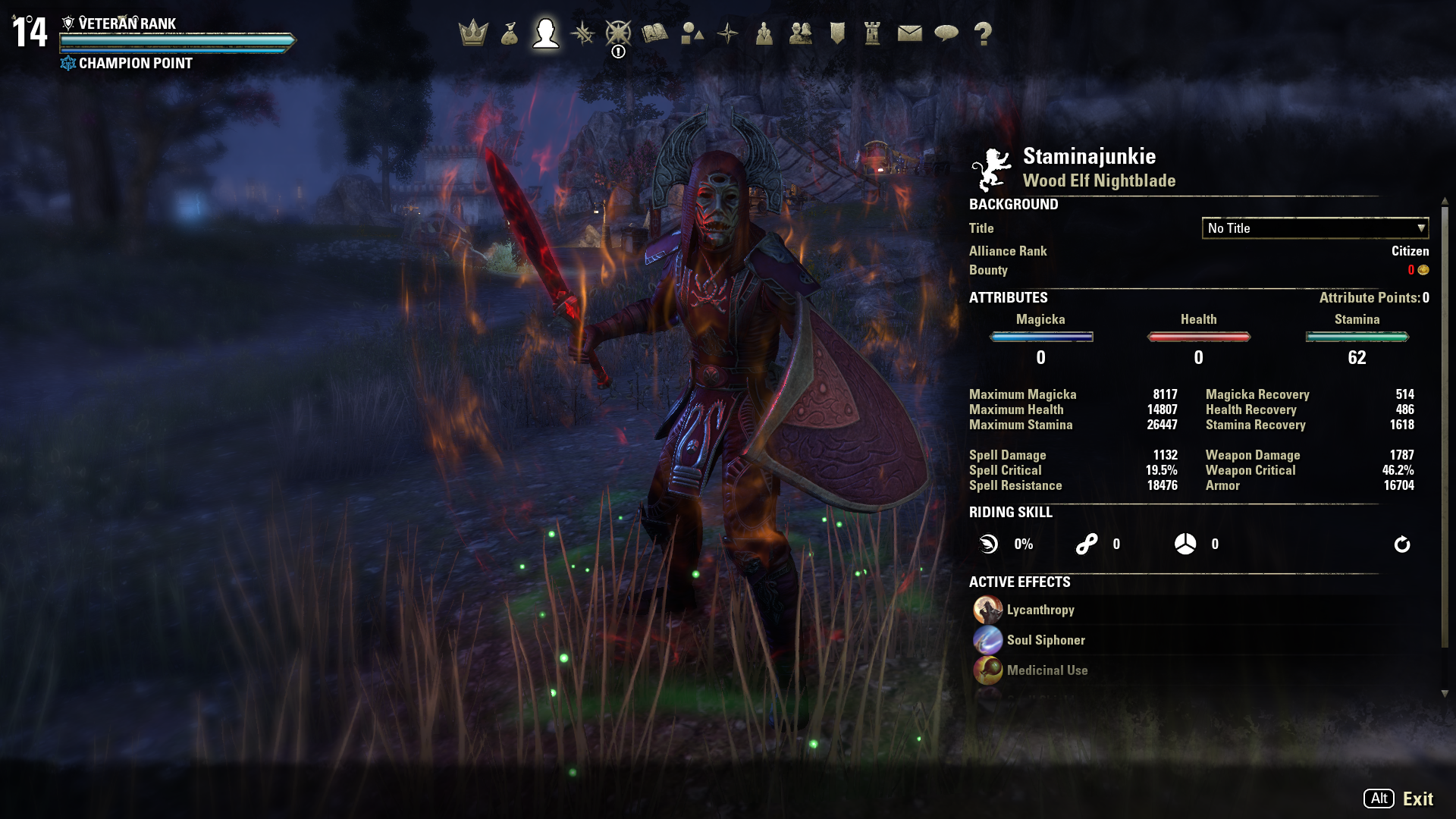Open the Alliance War tower icon
This screenshot has width=1456, height=819.
873,33
